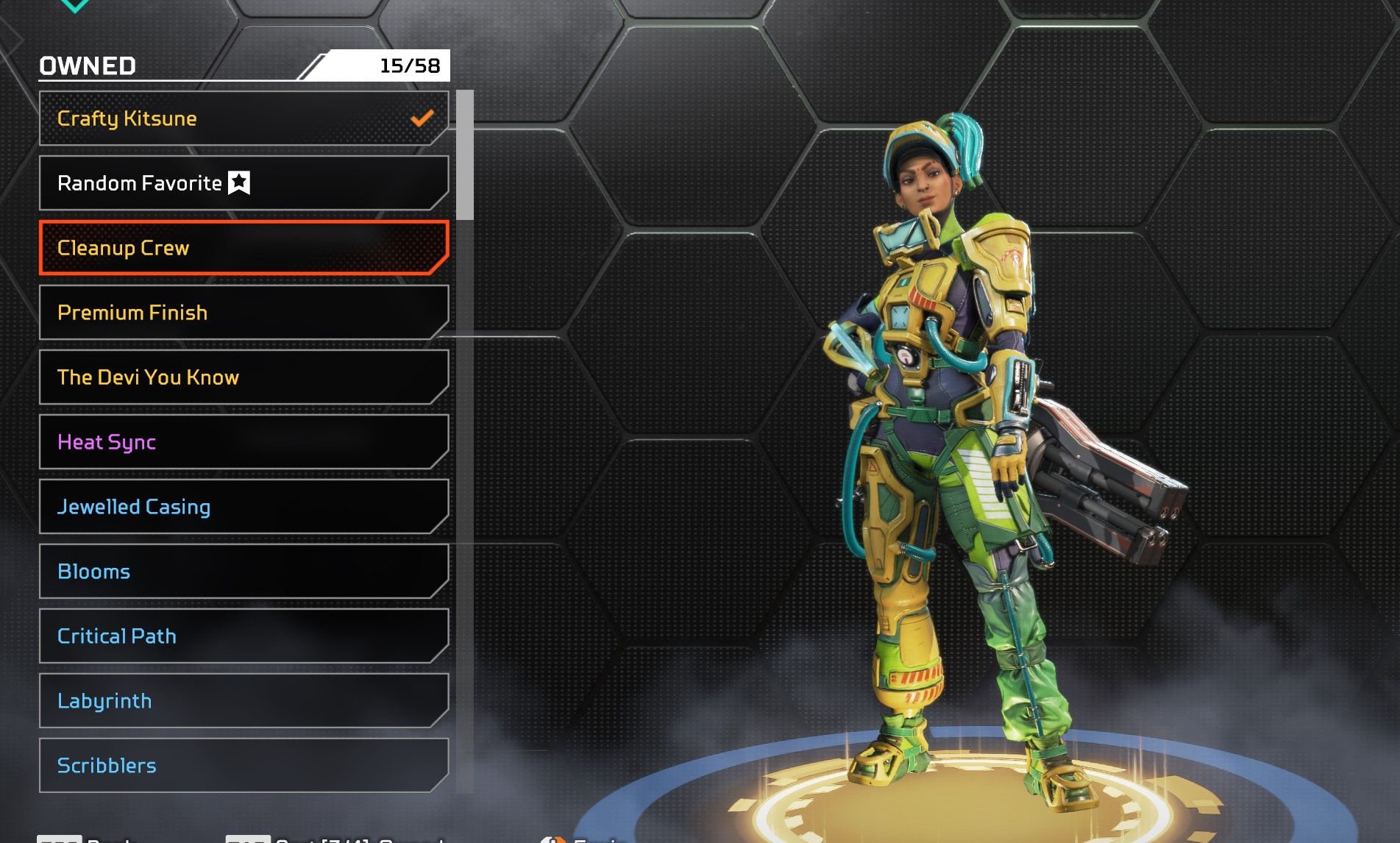Choose the Random Favorite option

coord(243,183)
